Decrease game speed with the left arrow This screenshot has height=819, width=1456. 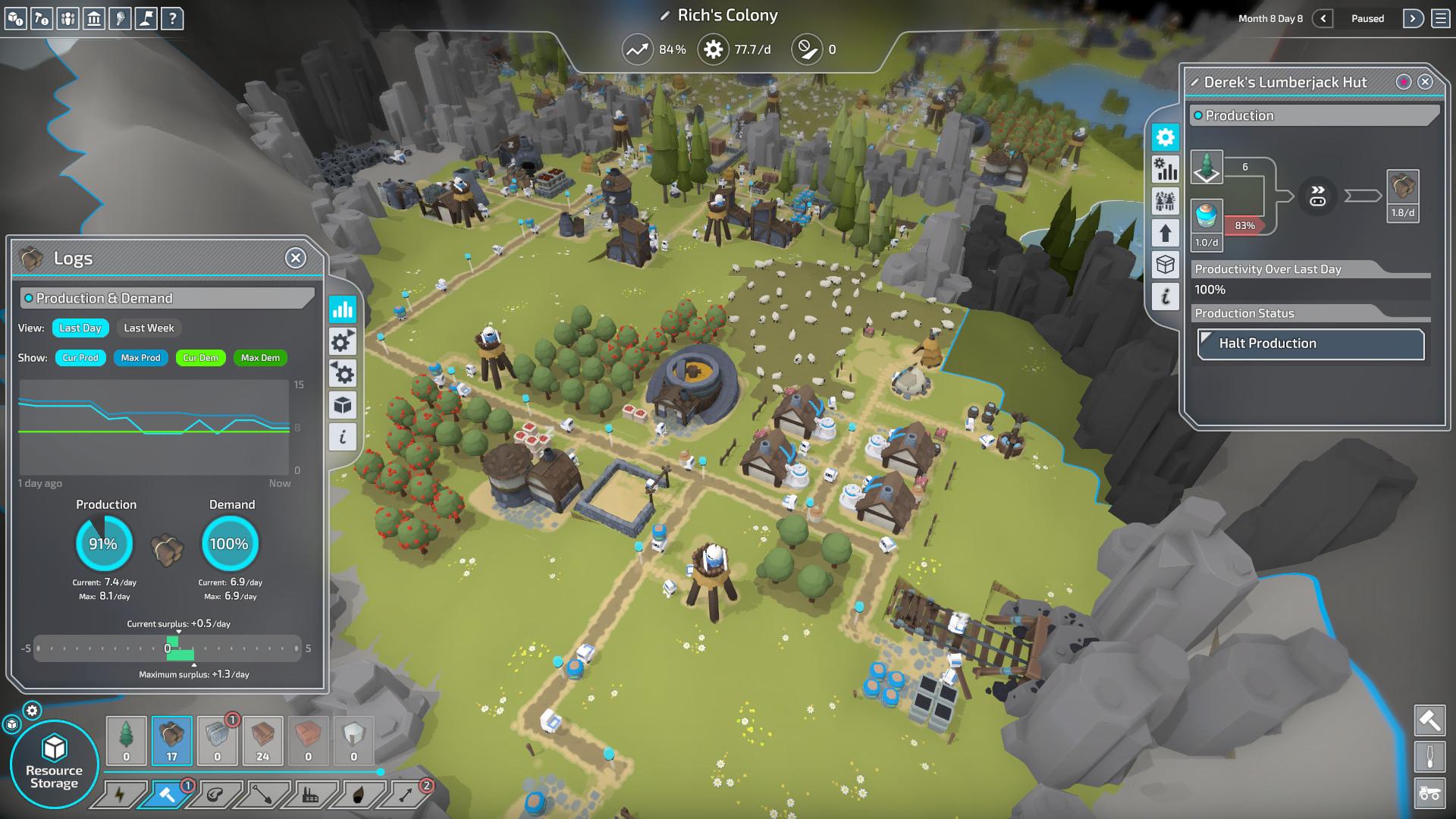coord(1323,18)
